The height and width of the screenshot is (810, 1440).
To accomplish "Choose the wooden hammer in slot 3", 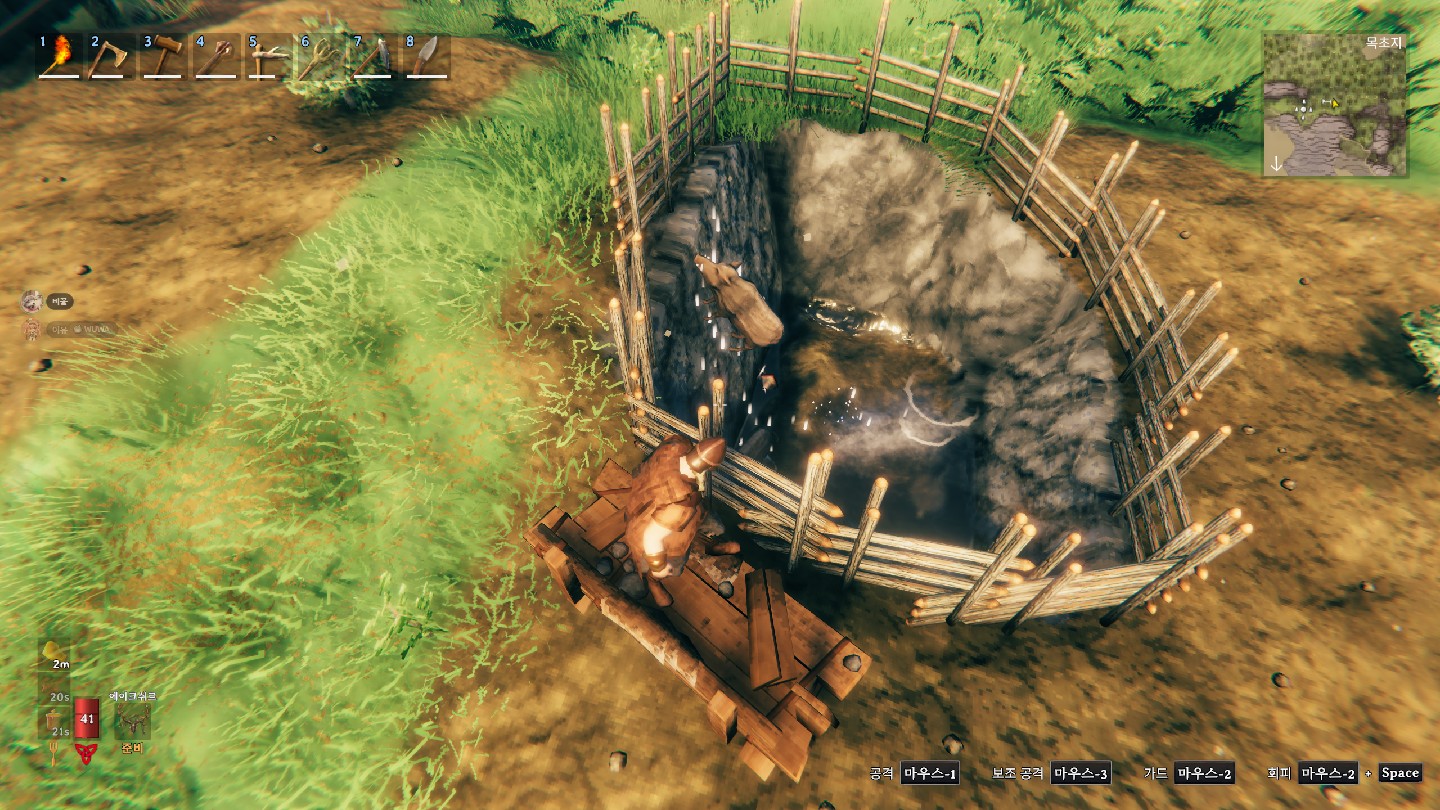I will click(x=162, y=56).
